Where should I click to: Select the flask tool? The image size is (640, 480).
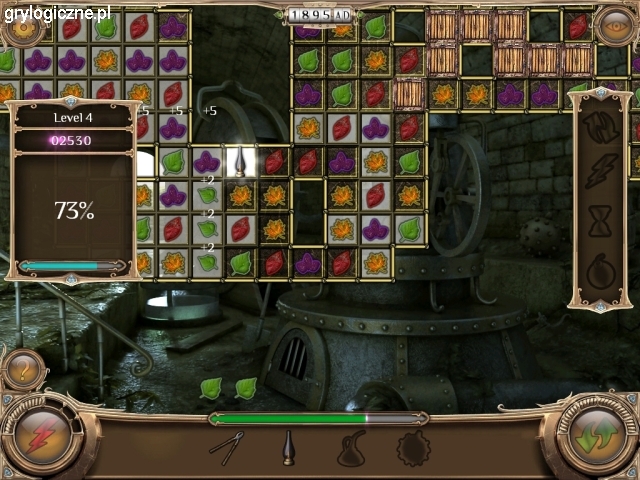click(349, 449)
